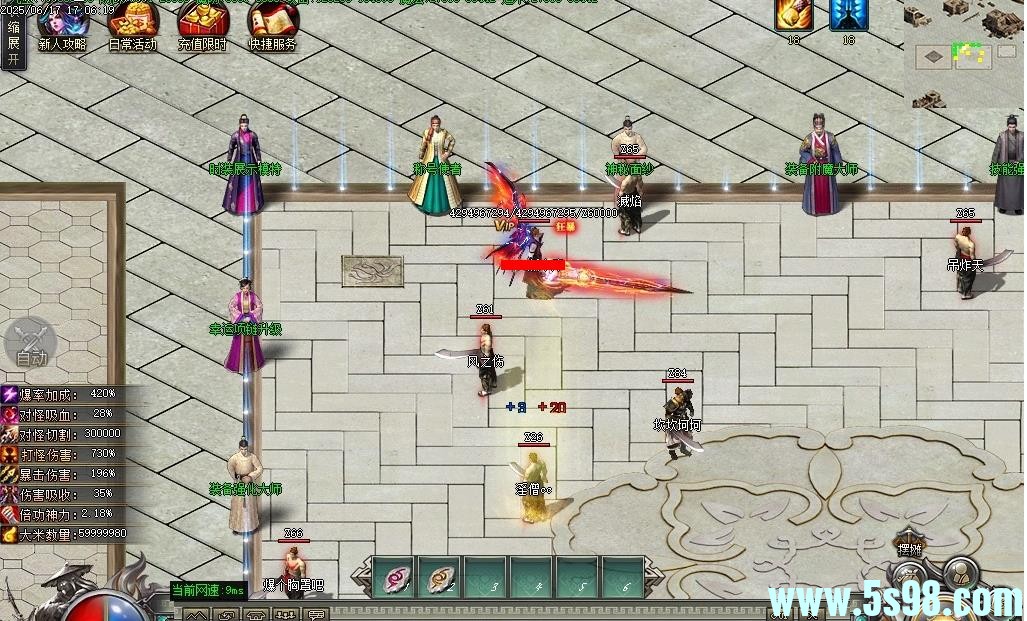Click the chat bubble button on bottom bar
Image resolution: width=1027 pixels, height=621 pixels.
click(x=316, y=614)
